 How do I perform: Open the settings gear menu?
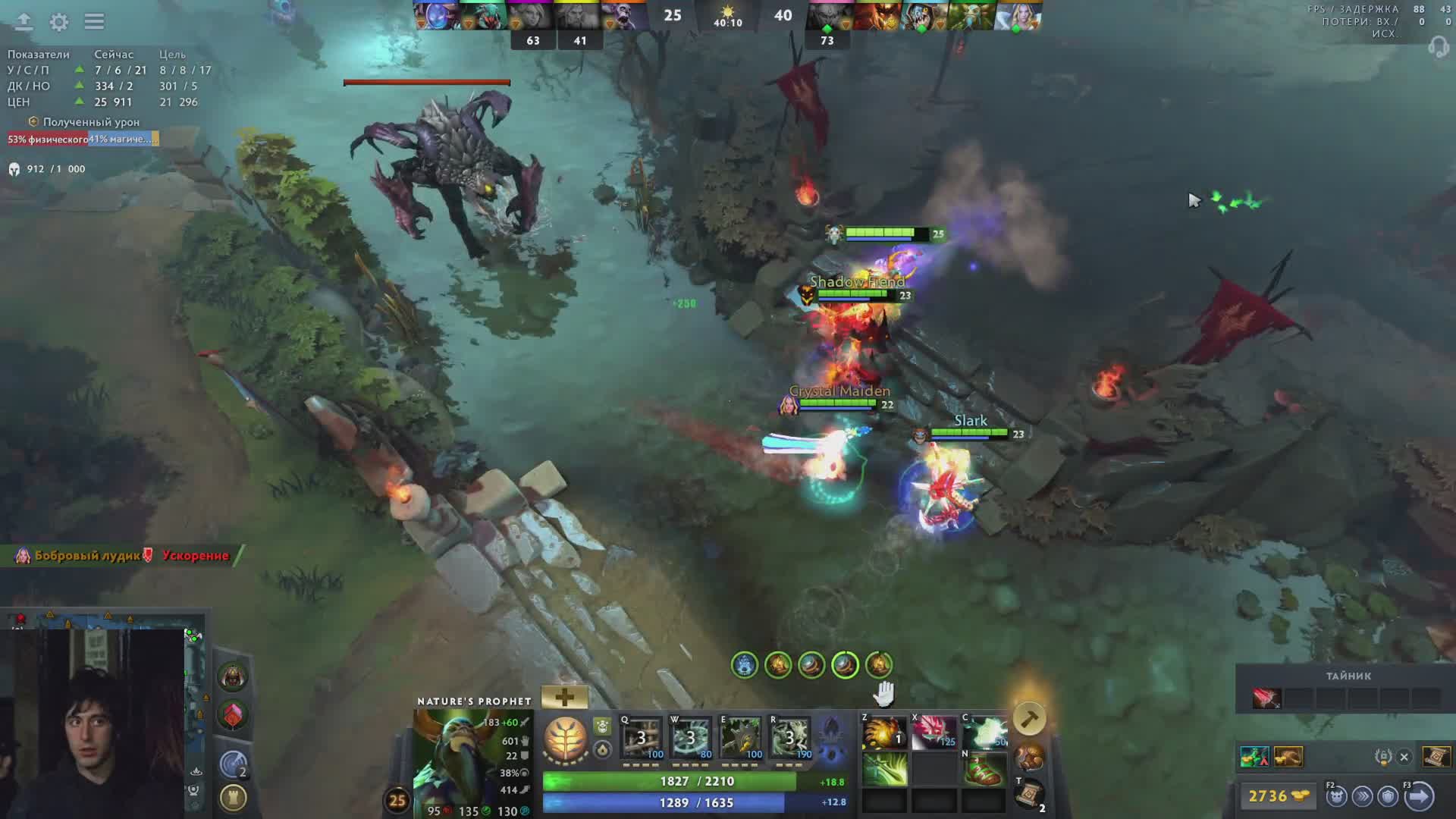[x=58, y=22]
